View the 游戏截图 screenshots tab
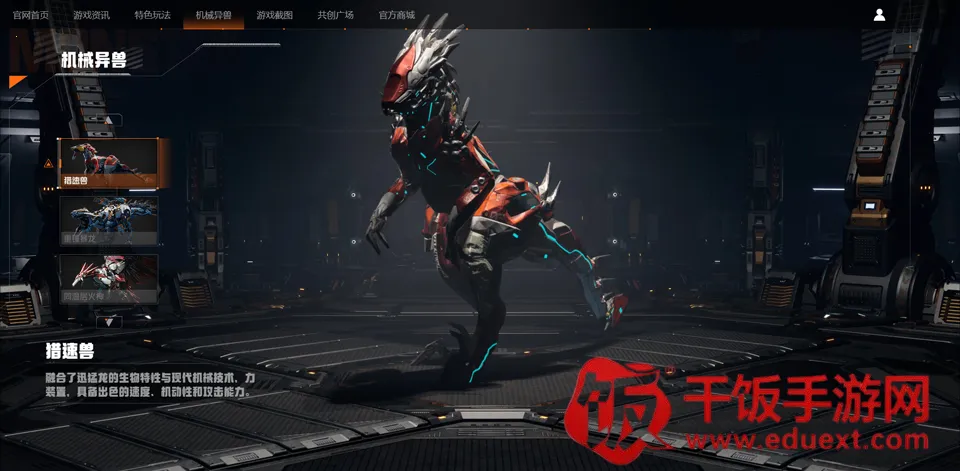Screen dimensions: 960x471 [274, 15]
